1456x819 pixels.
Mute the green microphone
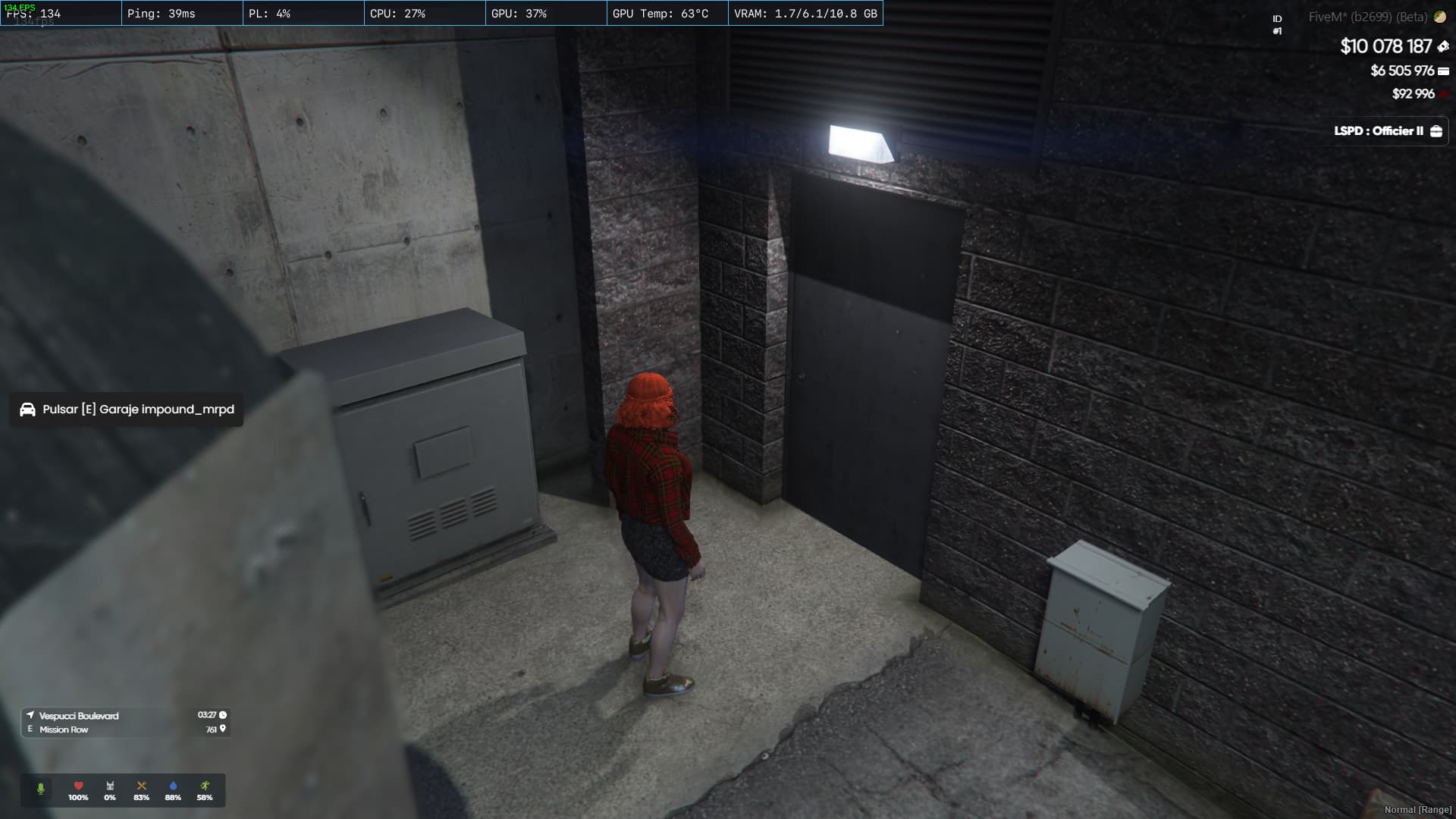(41, 788)
